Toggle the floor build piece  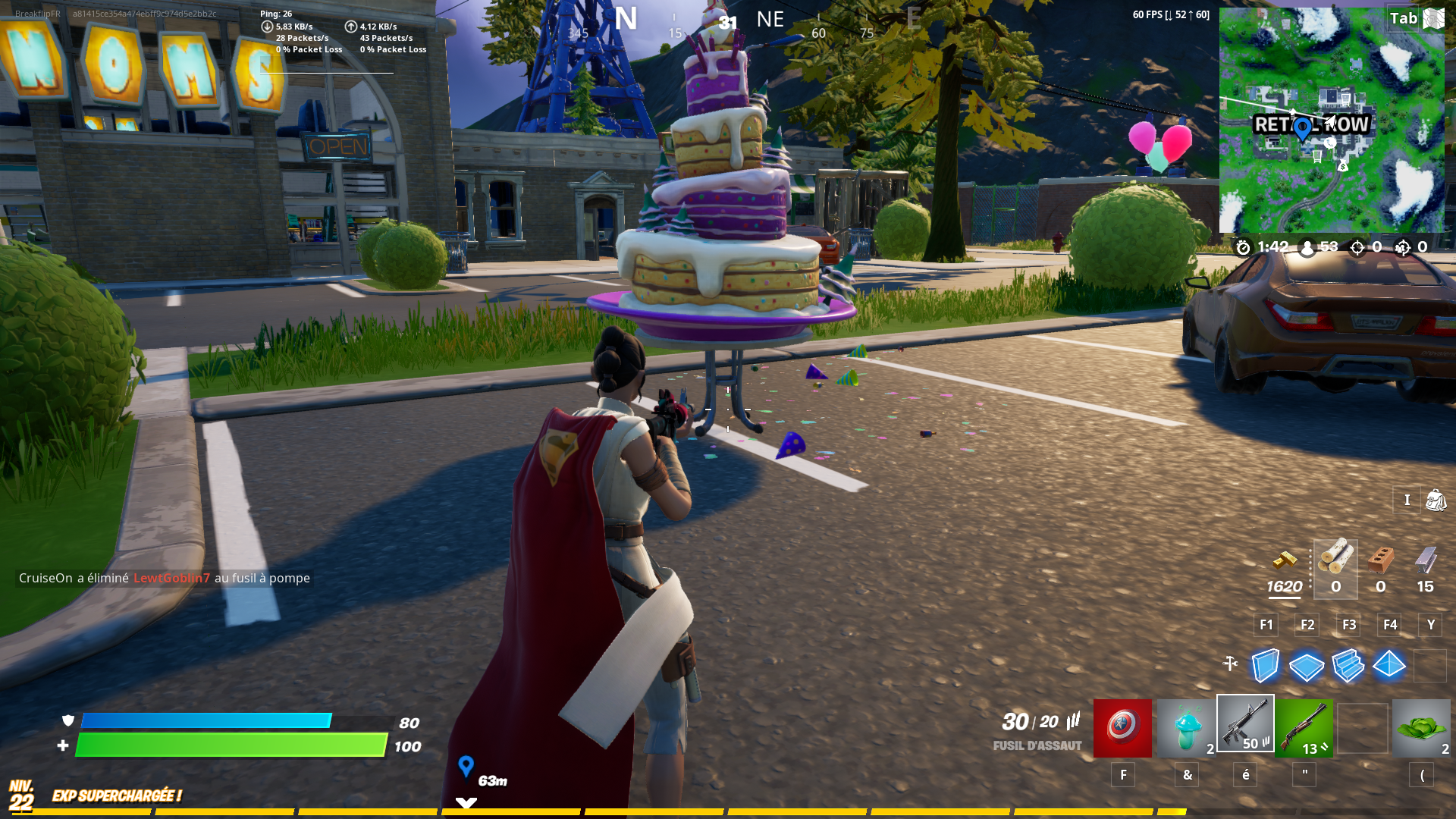[x=1307, y=666]
